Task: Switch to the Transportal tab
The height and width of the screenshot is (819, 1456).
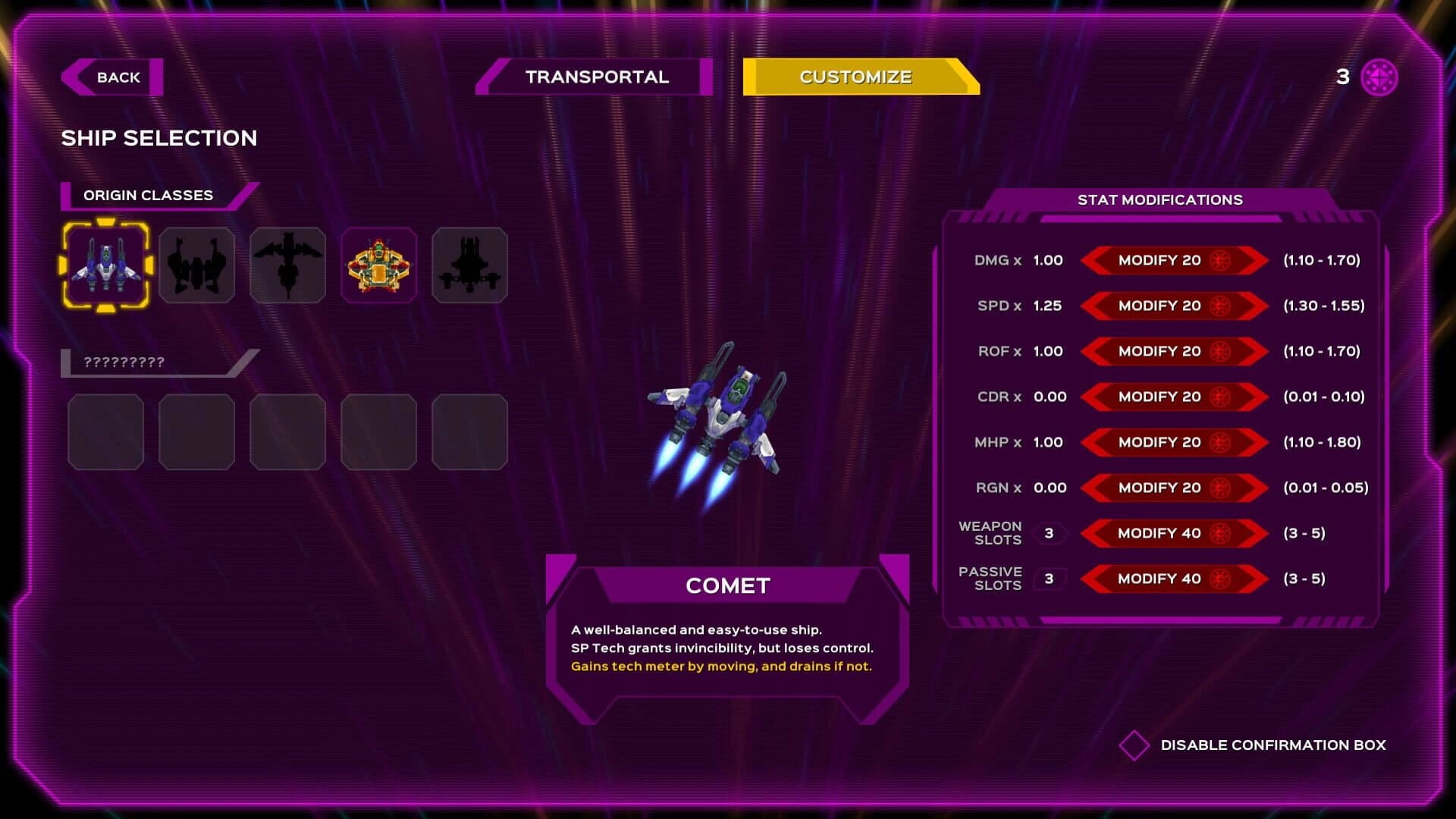Action: pos(596,77)
